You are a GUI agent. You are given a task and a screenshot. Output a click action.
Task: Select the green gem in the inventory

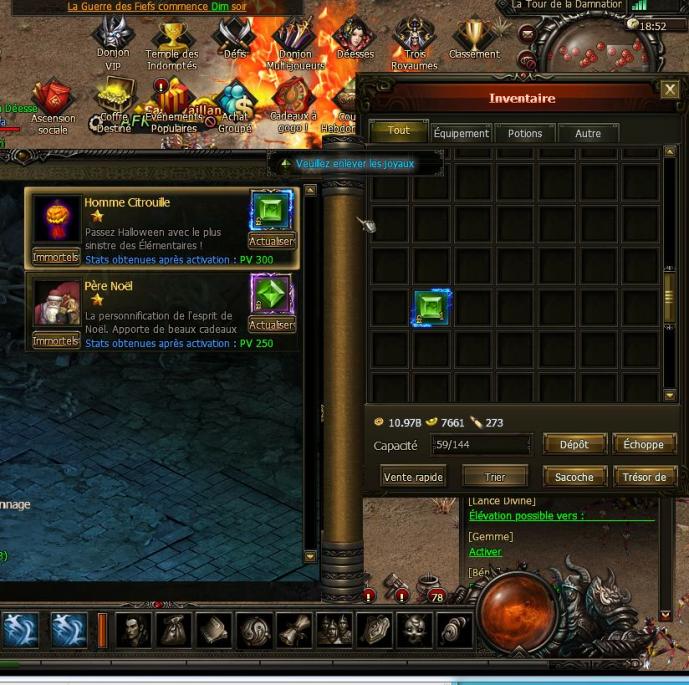(x=433, y=309)
